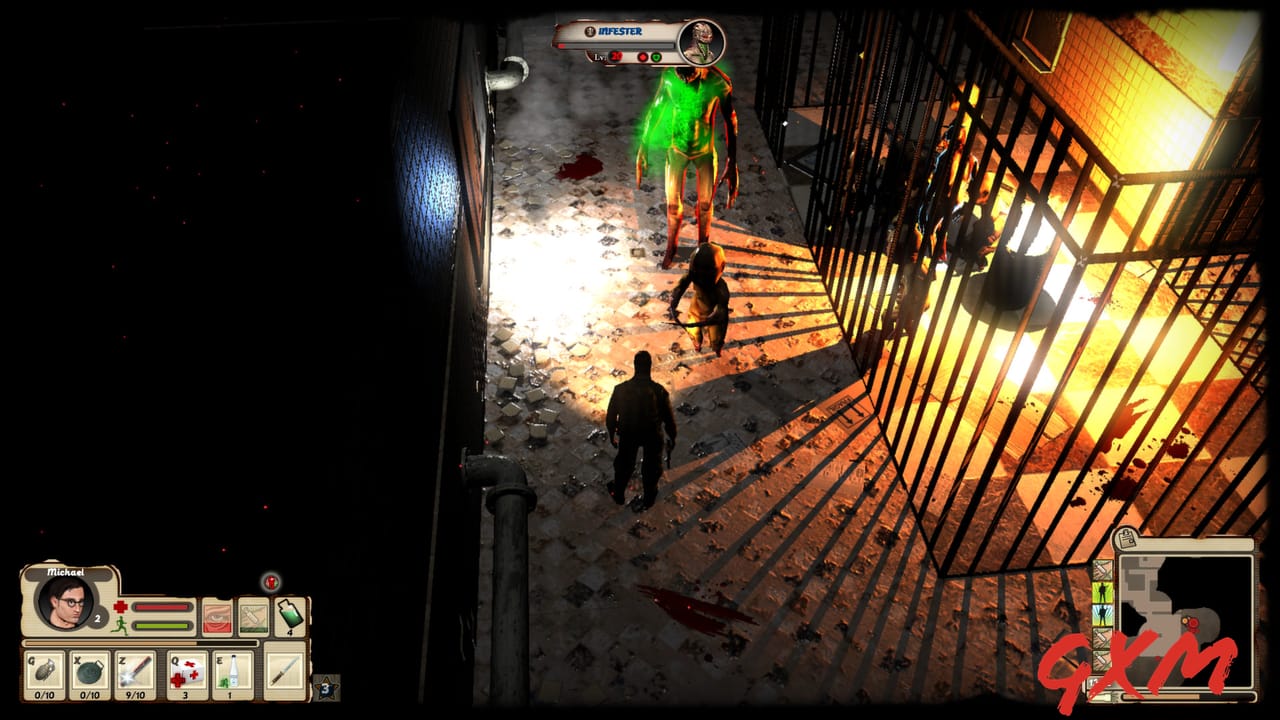The image size is (1280, 720).
Task: Select the first aid kit in slot Q
Action: coord(185,670)
